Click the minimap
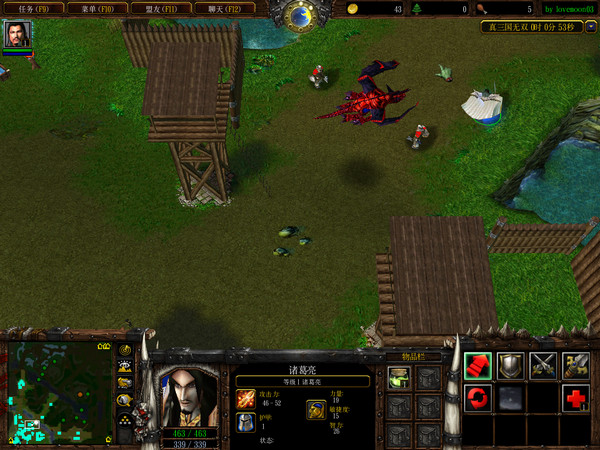This screenshot has width=600, height=450. click(x=59, y=393)
